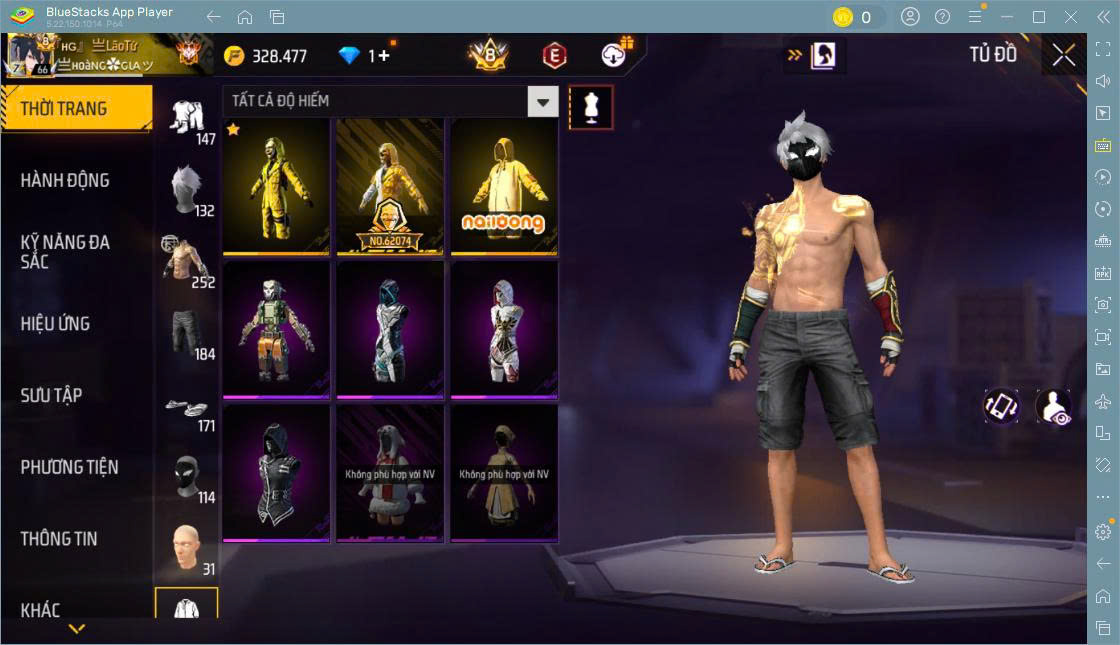This screenshot has width=1120, height=645.
Task: Choose the outfit numbered NO.62074
Action: pos(390,186)
